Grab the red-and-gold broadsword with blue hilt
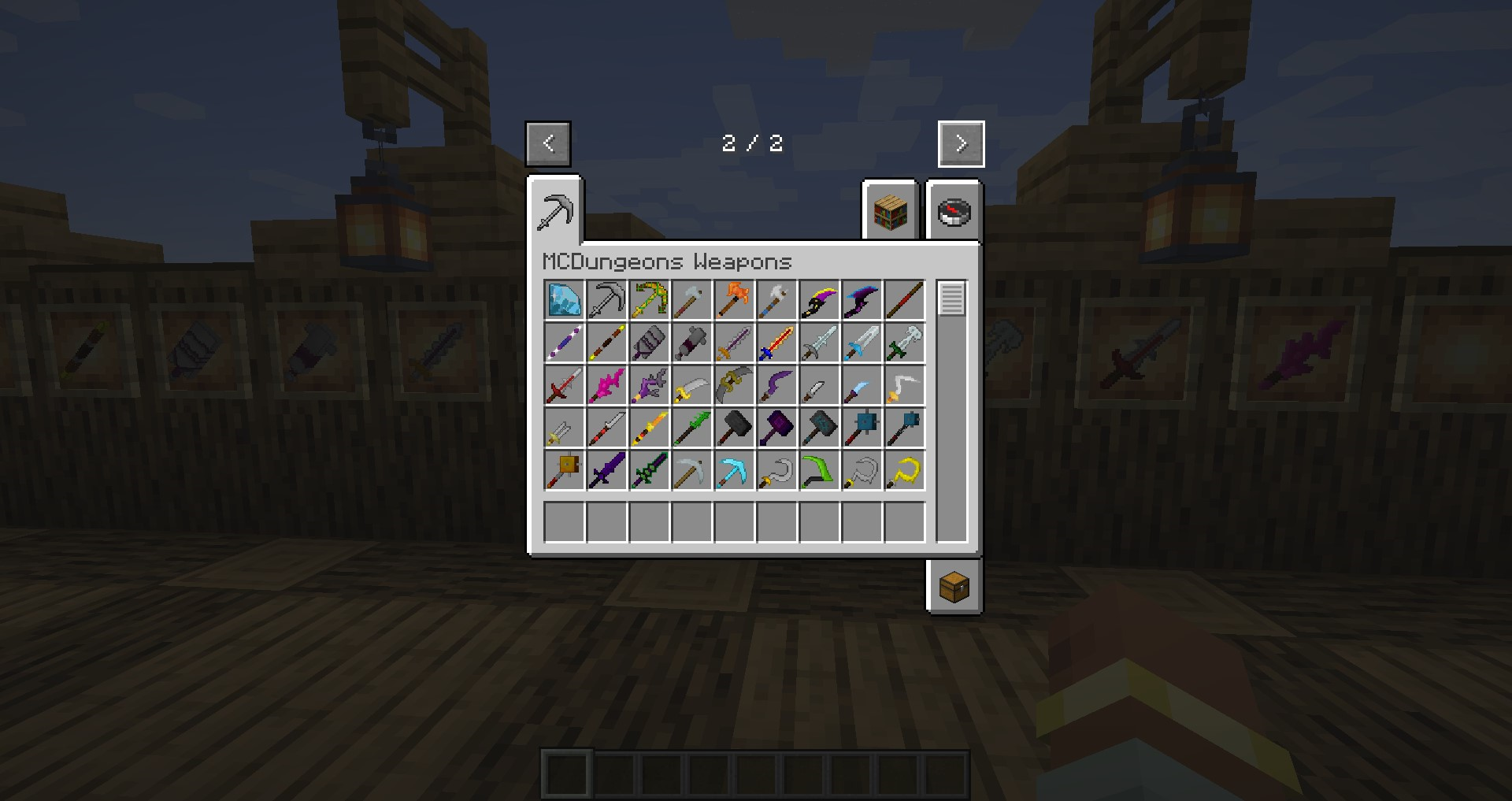This screenshot has width=1512, height=801. (x=776, y=342)
